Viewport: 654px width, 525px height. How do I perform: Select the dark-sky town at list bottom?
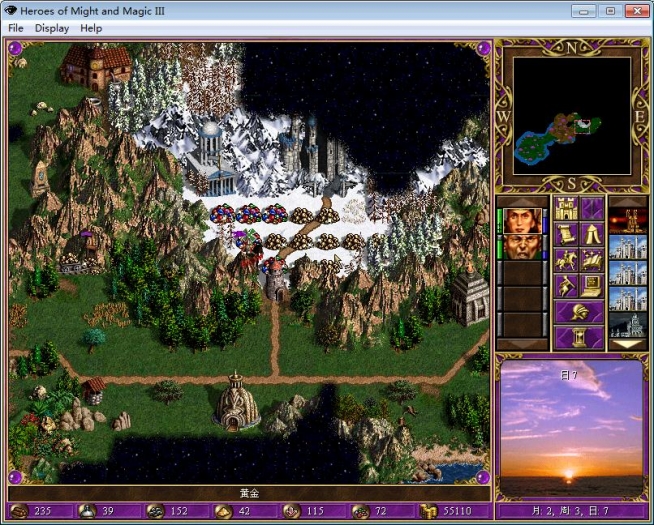(x=627, y=324)
